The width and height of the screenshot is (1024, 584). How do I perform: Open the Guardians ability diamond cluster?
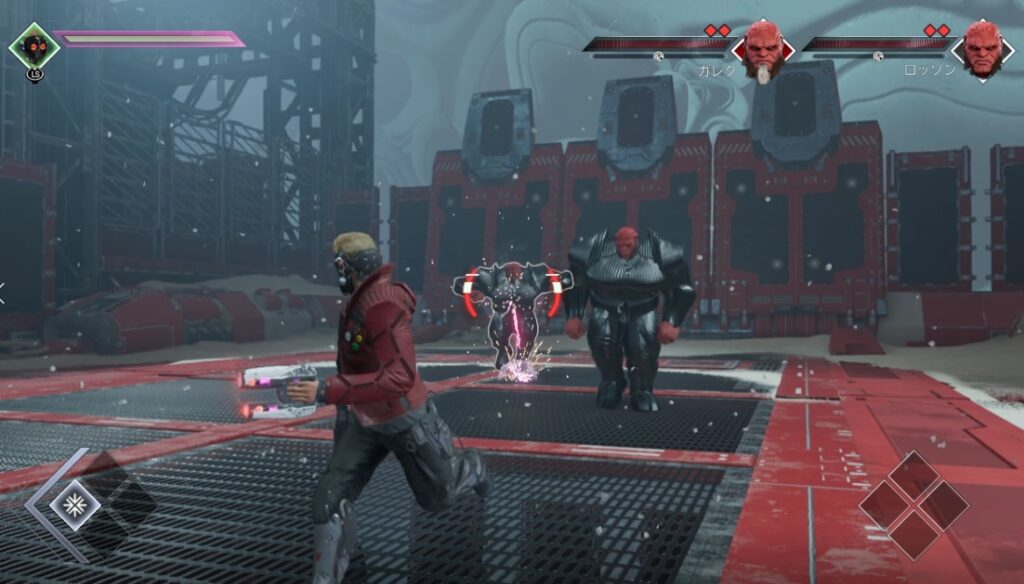click(x=913, y=504)
